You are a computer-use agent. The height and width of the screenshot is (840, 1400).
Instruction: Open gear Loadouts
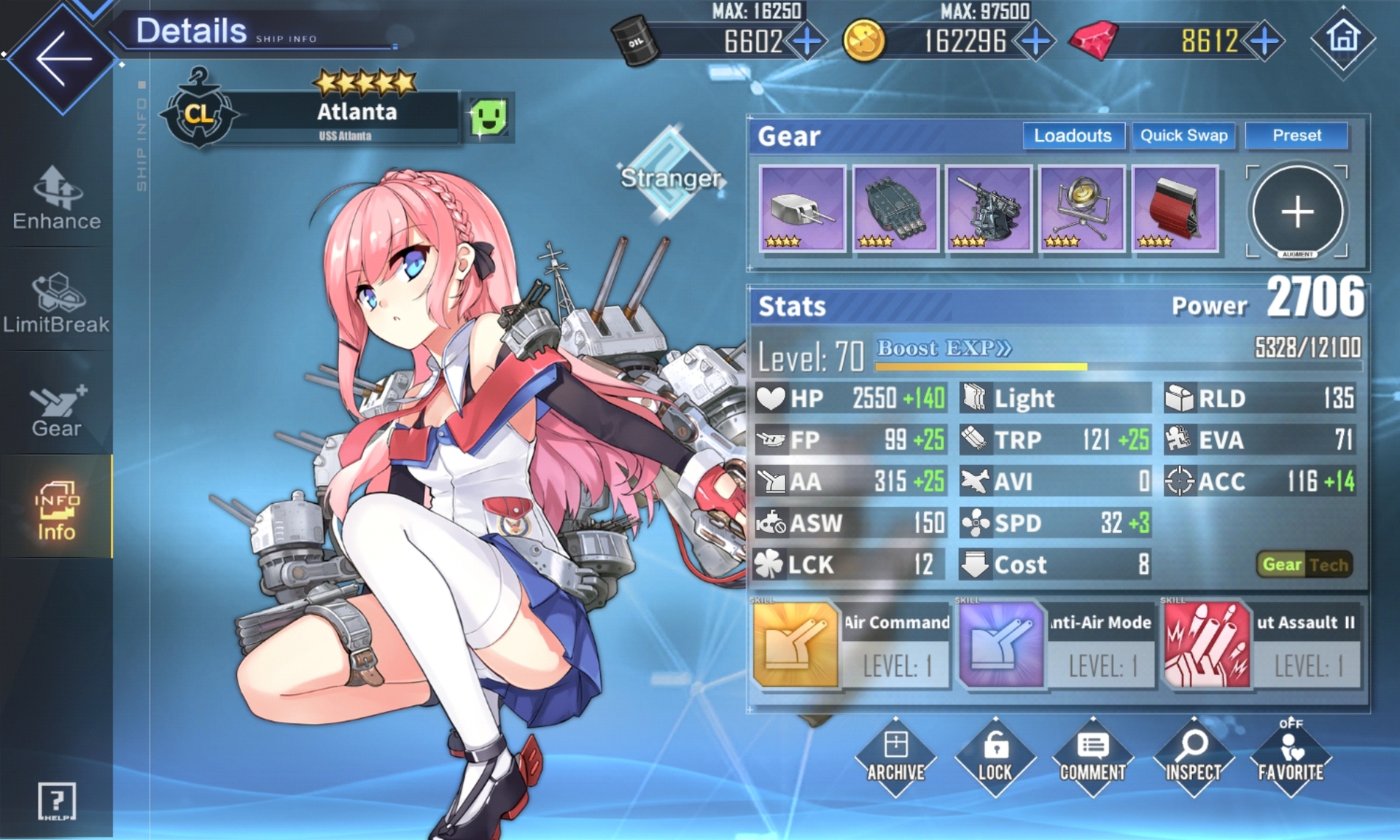[1073, 136]
